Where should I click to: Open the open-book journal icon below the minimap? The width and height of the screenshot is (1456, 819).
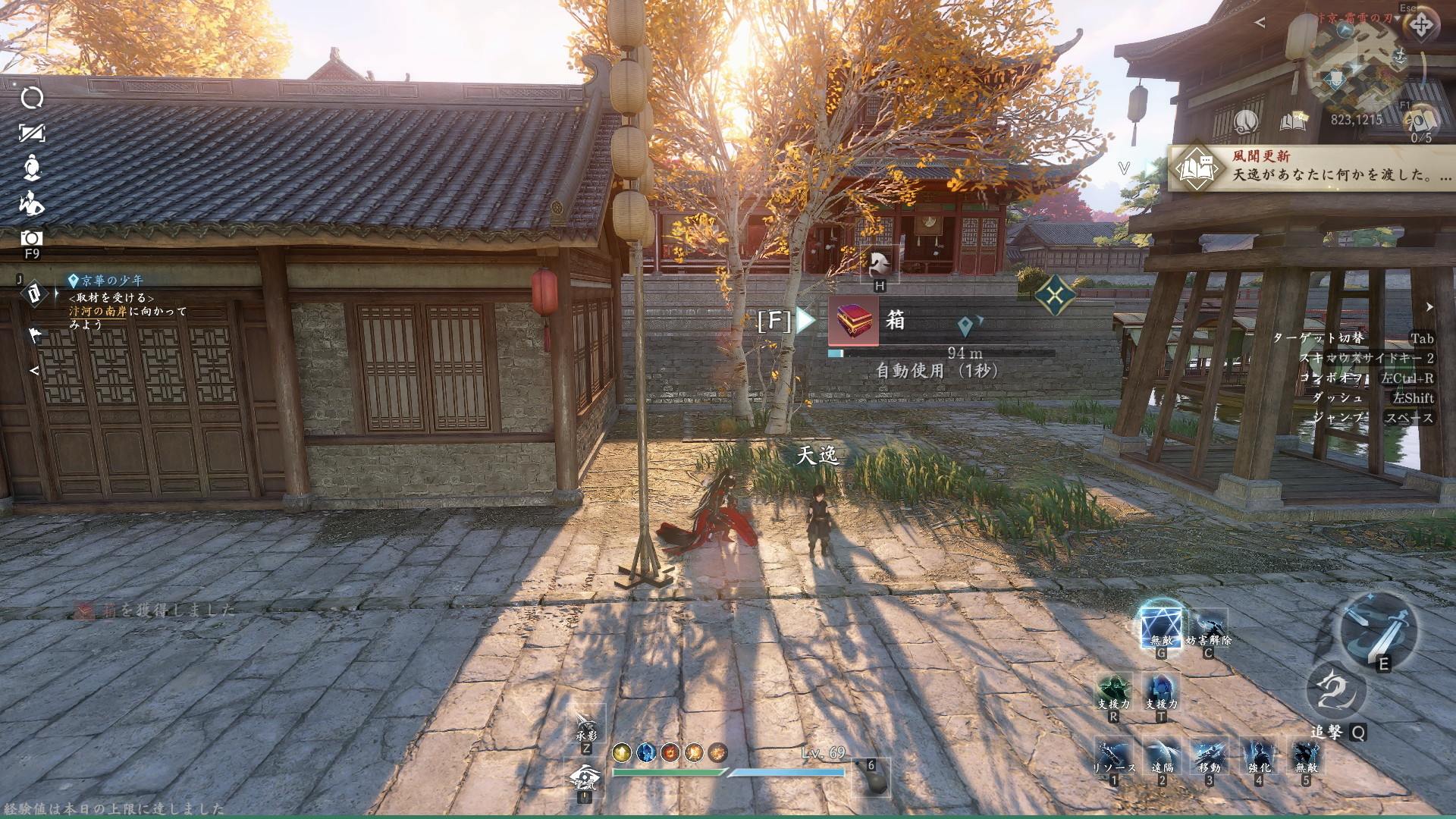(x=1294, y=120)
